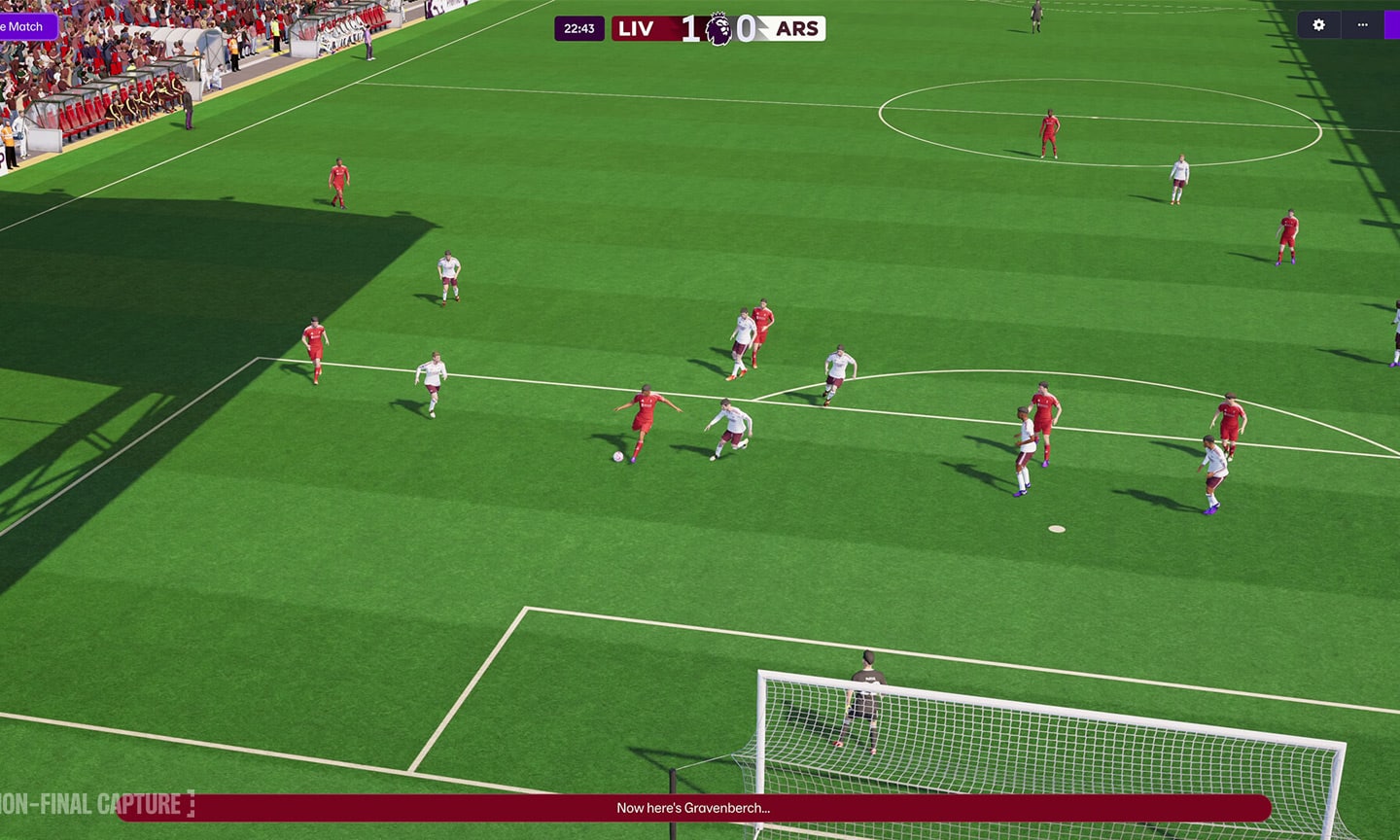
Task: Click the purple button beside the three dots
Action: pyautogui.click(x=1392, y=25)
